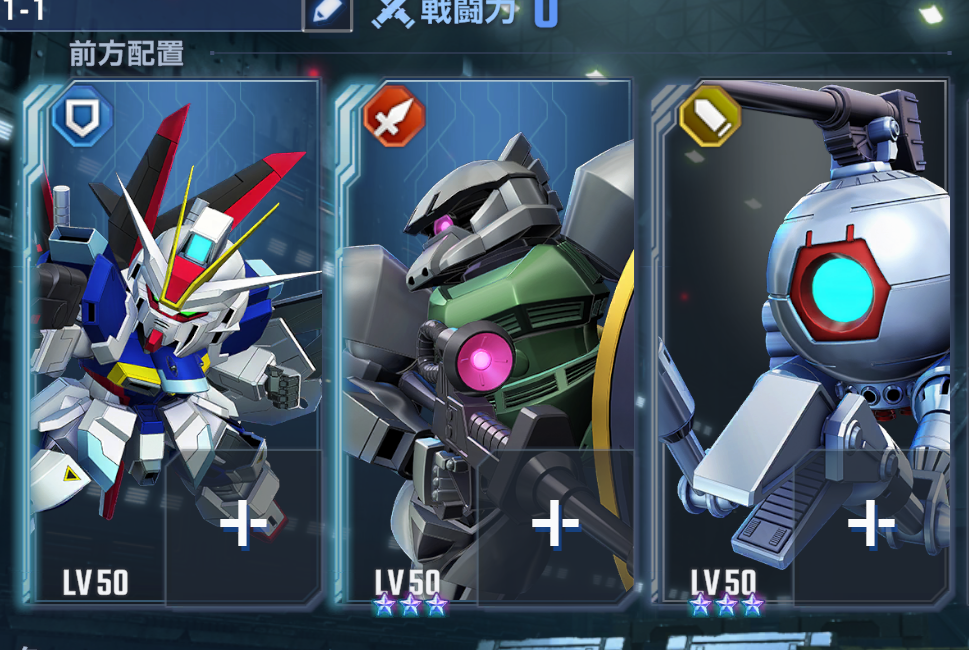Add a pilot to the green Zaku card

[555, 525]
